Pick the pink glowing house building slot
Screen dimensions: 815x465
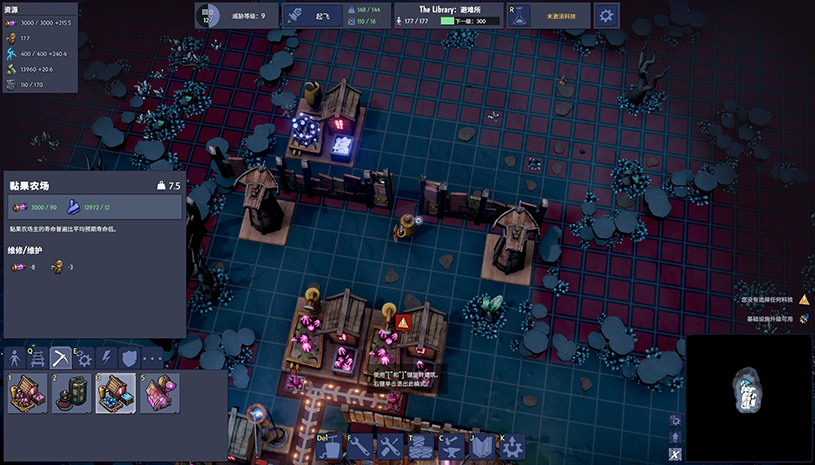[160, 394]
